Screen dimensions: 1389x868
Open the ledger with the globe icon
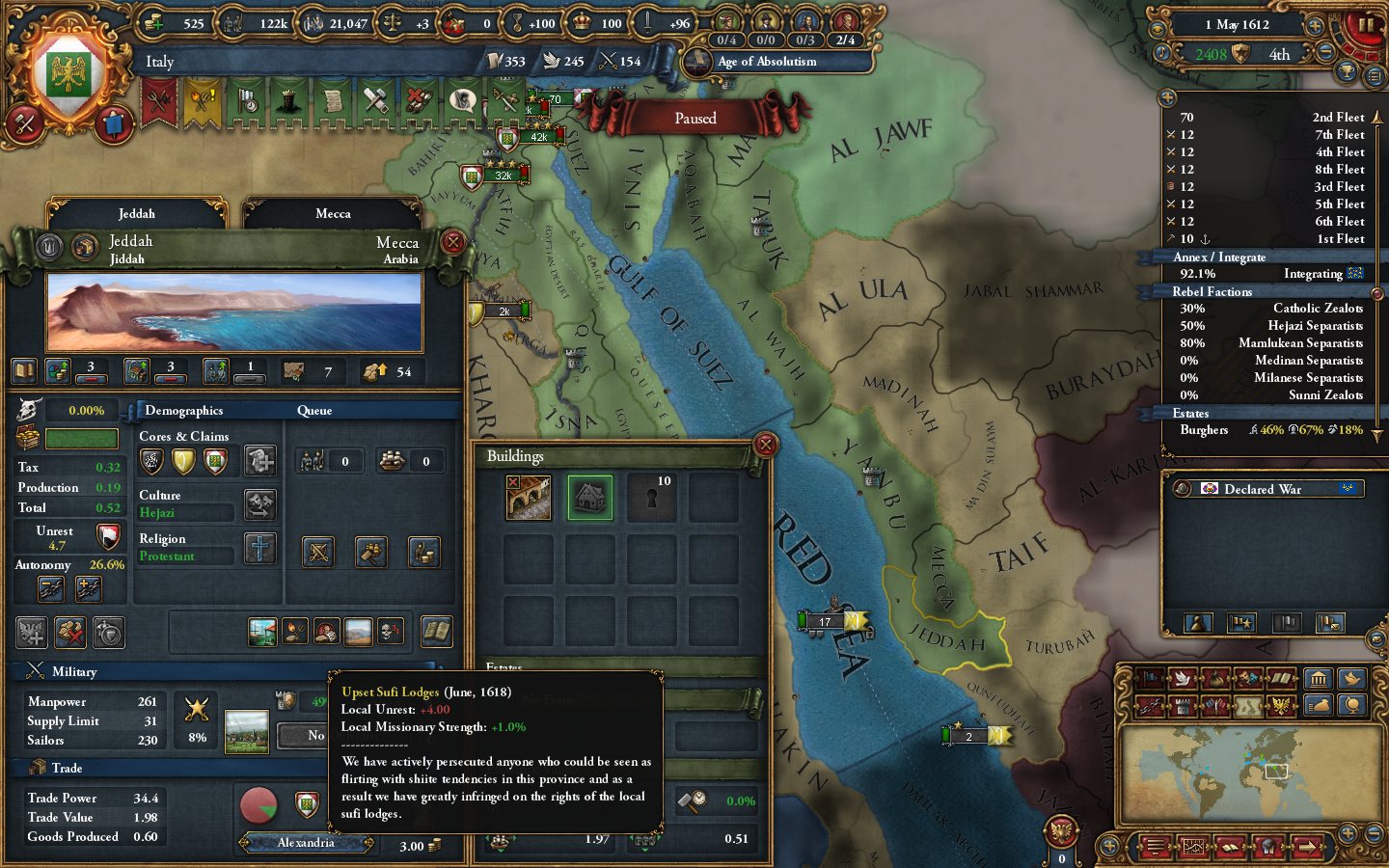1352,705
